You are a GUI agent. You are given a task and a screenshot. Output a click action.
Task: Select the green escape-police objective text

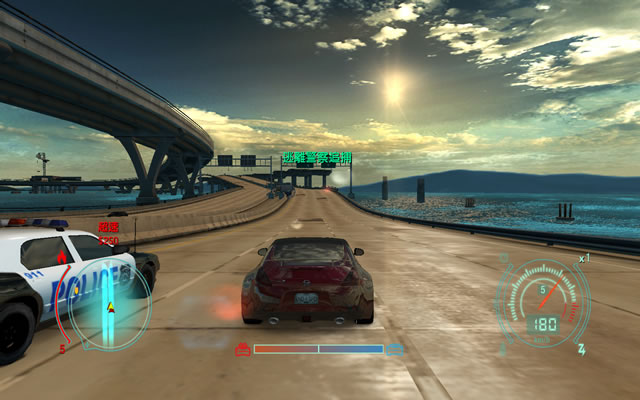tap(316, 158)
